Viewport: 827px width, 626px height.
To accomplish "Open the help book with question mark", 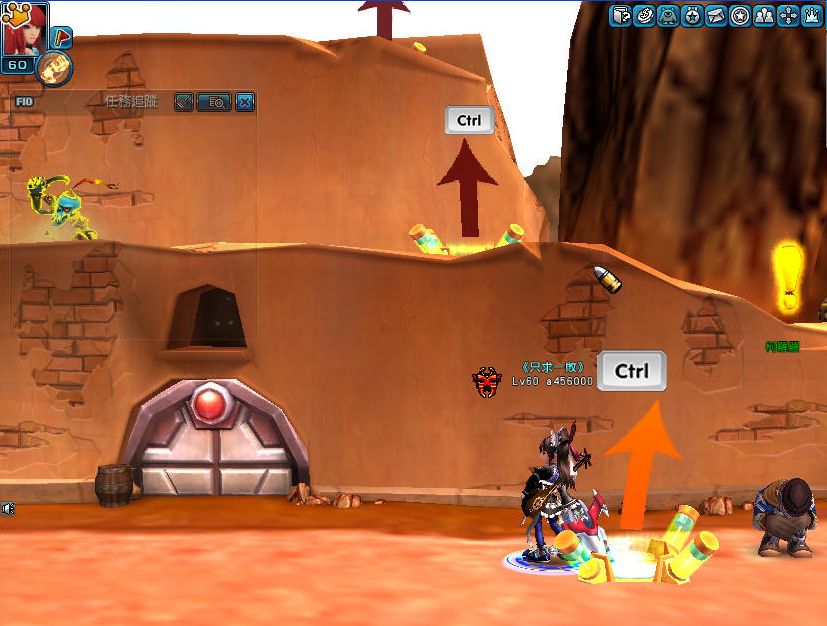I will [x=621, y=15].
